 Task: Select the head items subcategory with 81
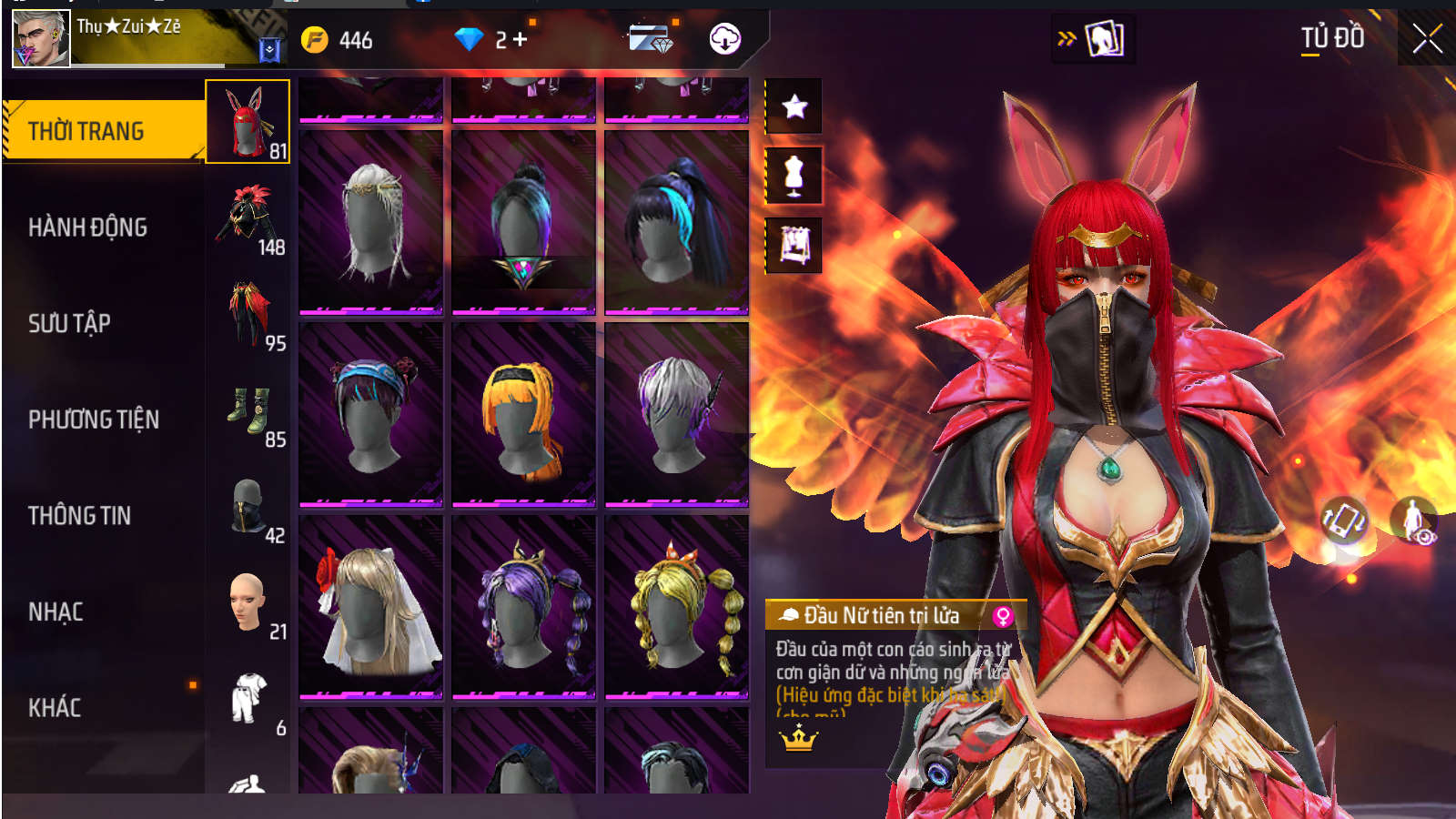click(248, 122)
